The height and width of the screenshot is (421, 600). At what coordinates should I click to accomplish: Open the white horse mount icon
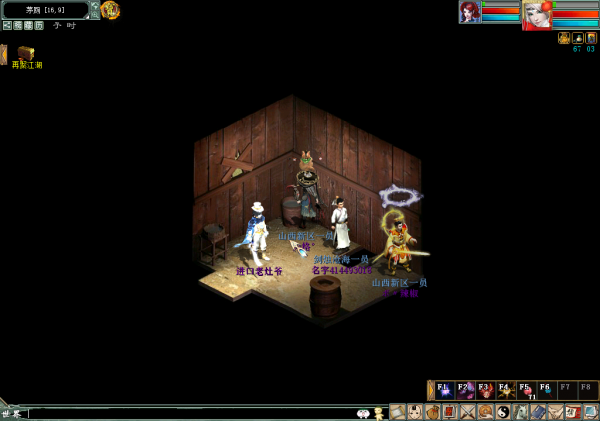[x=520, y=412]
